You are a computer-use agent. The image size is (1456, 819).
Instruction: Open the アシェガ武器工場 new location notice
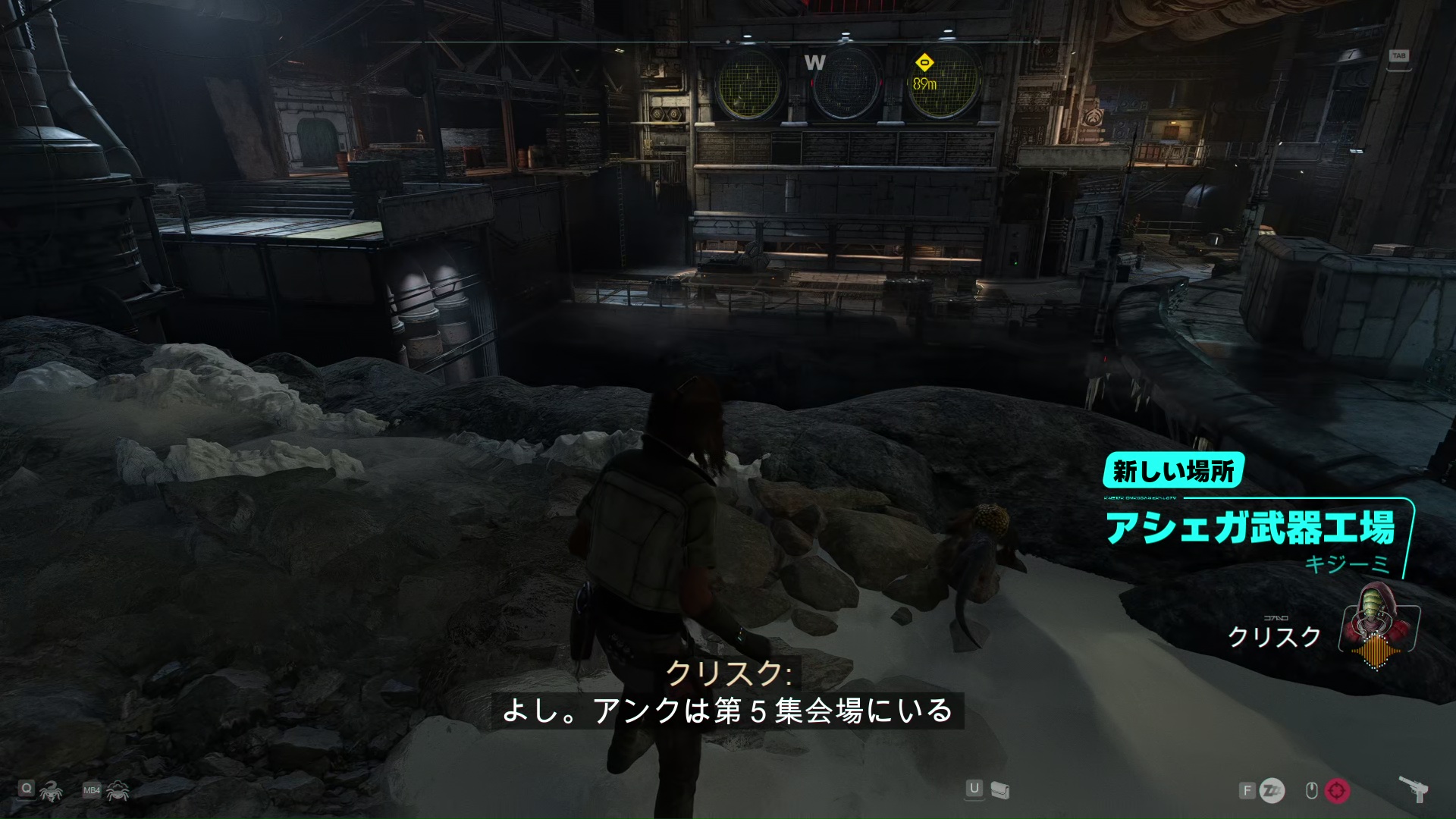pos(1250,529)
